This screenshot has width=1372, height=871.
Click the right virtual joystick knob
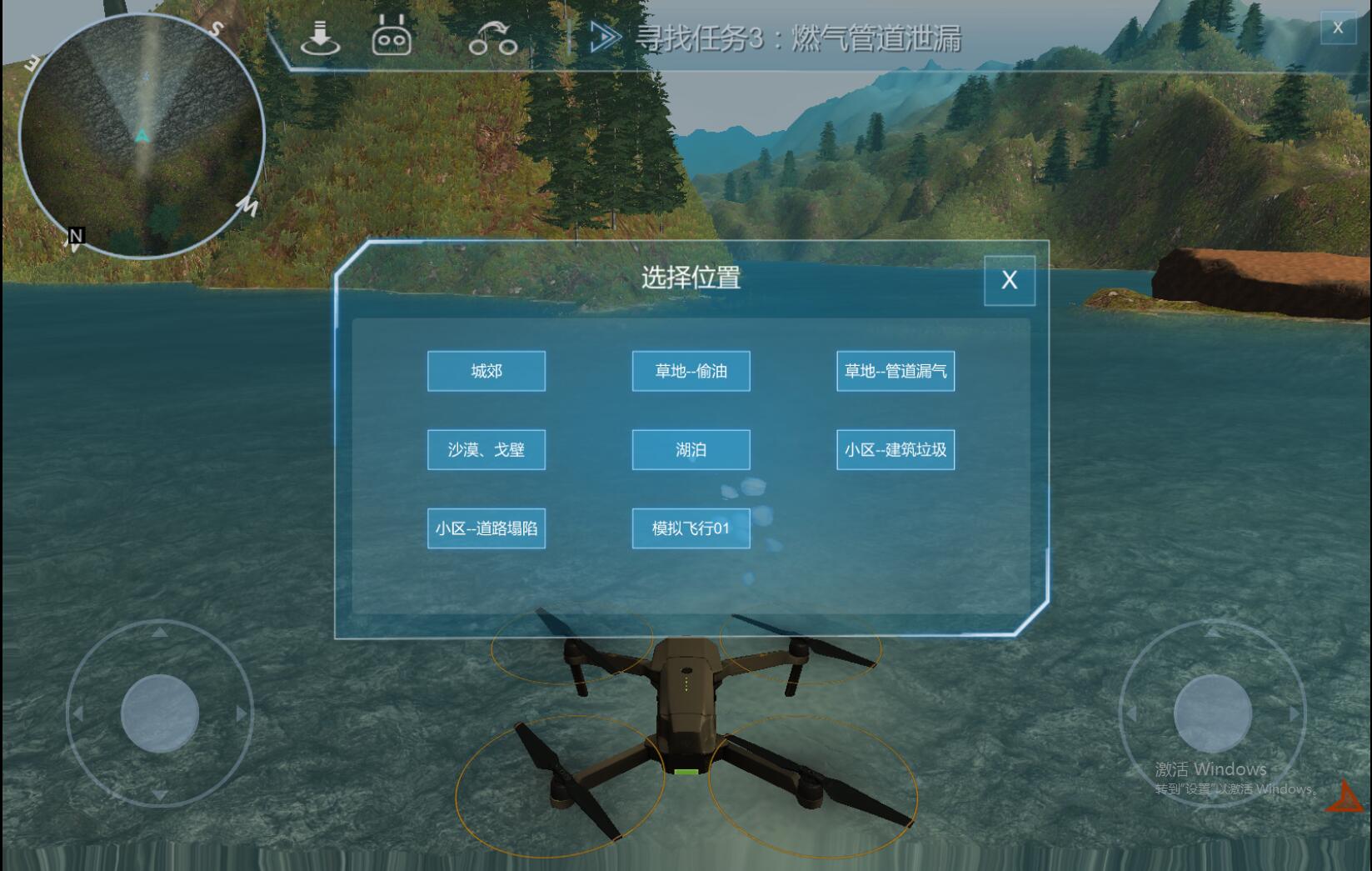[1212, 713]
